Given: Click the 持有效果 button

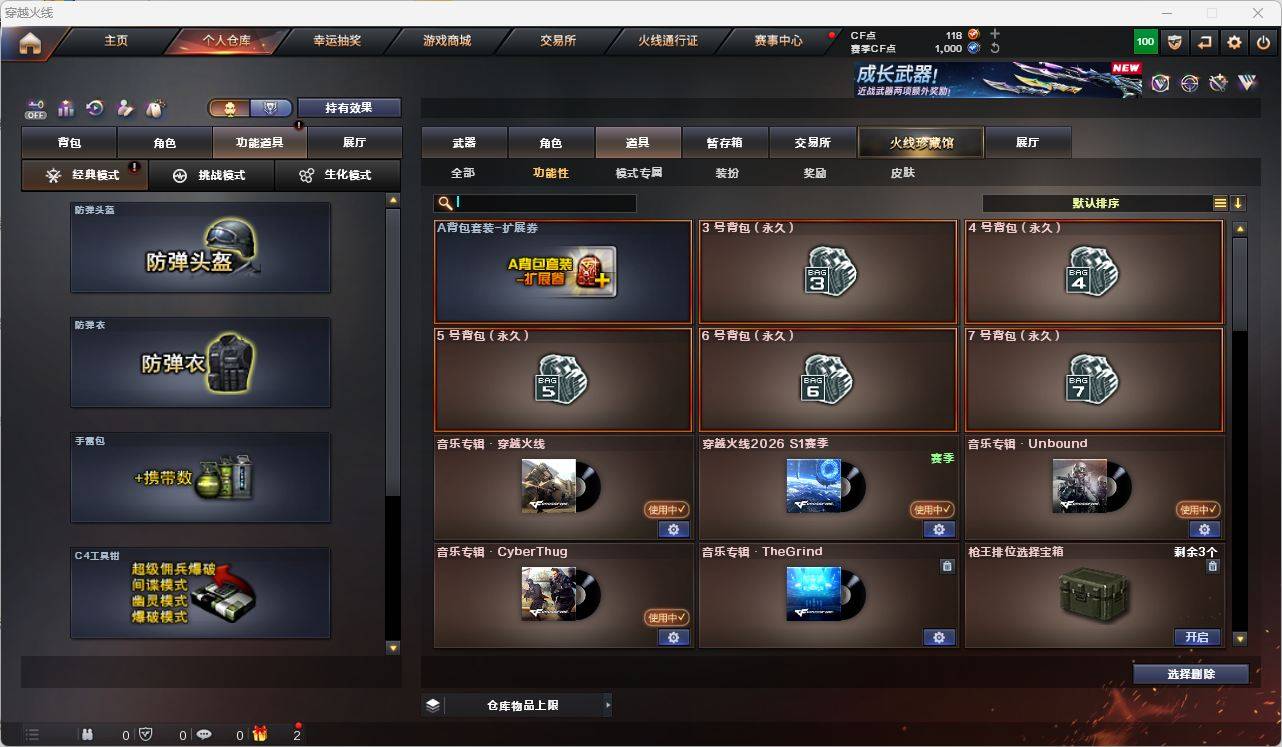Looking at the screenshot, I should click(x=348, y=106).
